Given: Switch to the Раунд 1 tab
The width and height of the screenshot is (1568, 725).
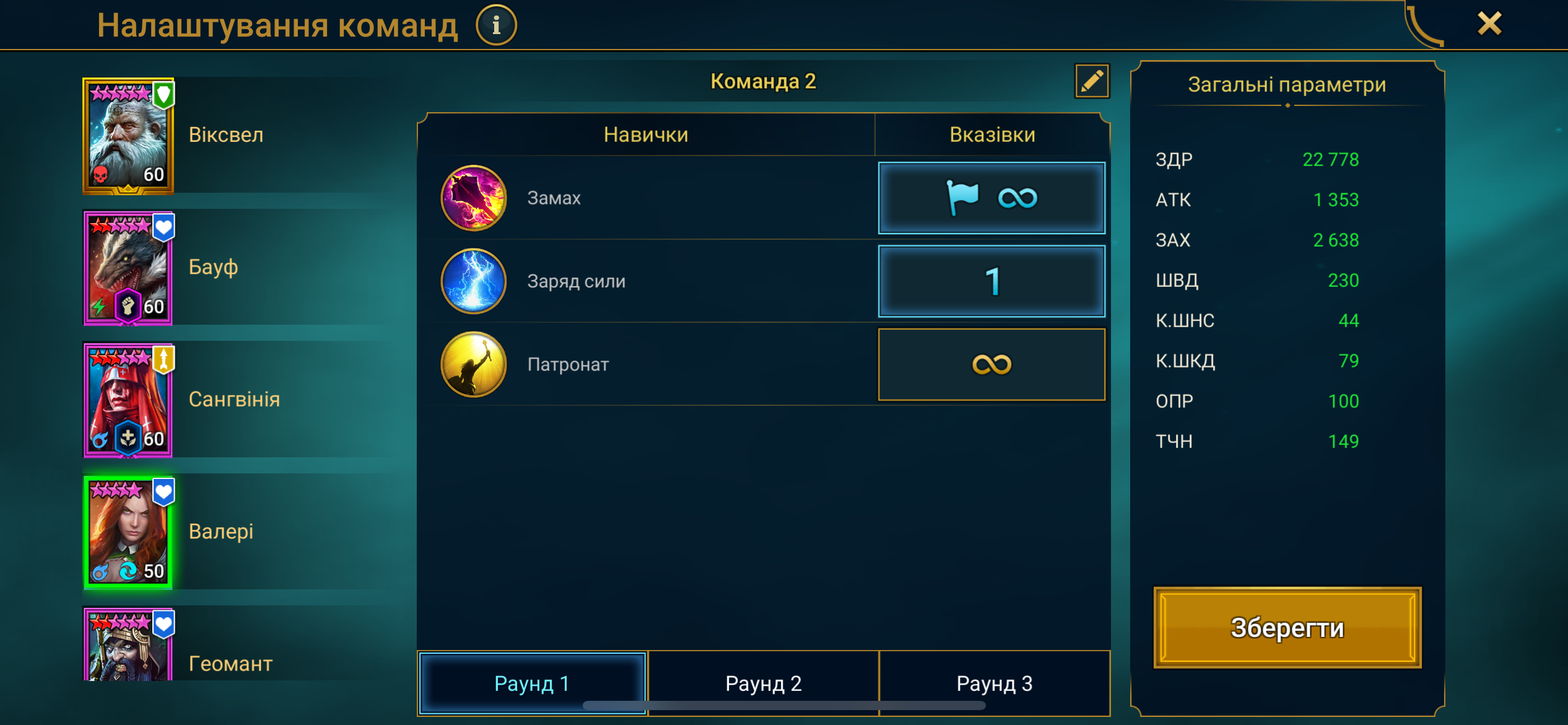Looking at the screenshot, I should coord(532,683).
